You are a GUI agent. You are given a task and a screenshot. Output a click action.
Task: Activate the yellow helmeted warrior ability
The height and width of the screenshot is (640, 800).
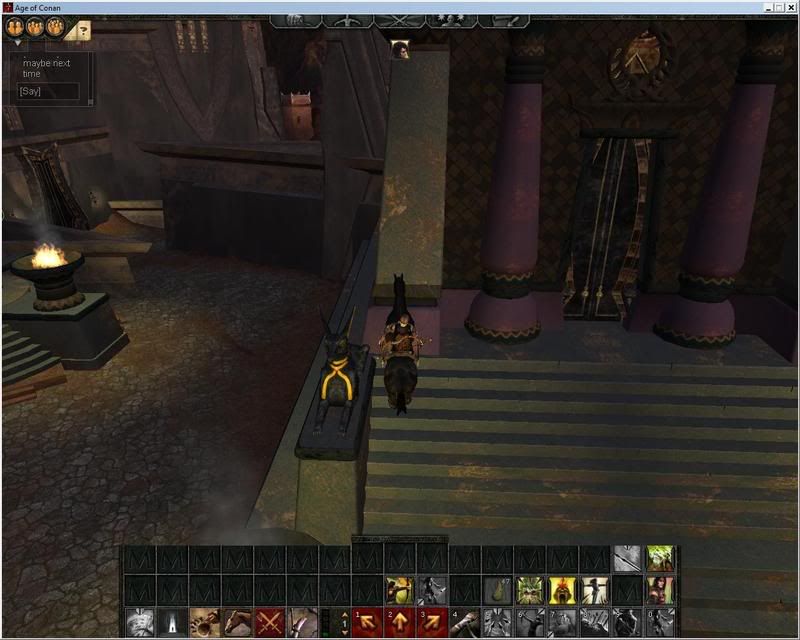pos(562,590)
